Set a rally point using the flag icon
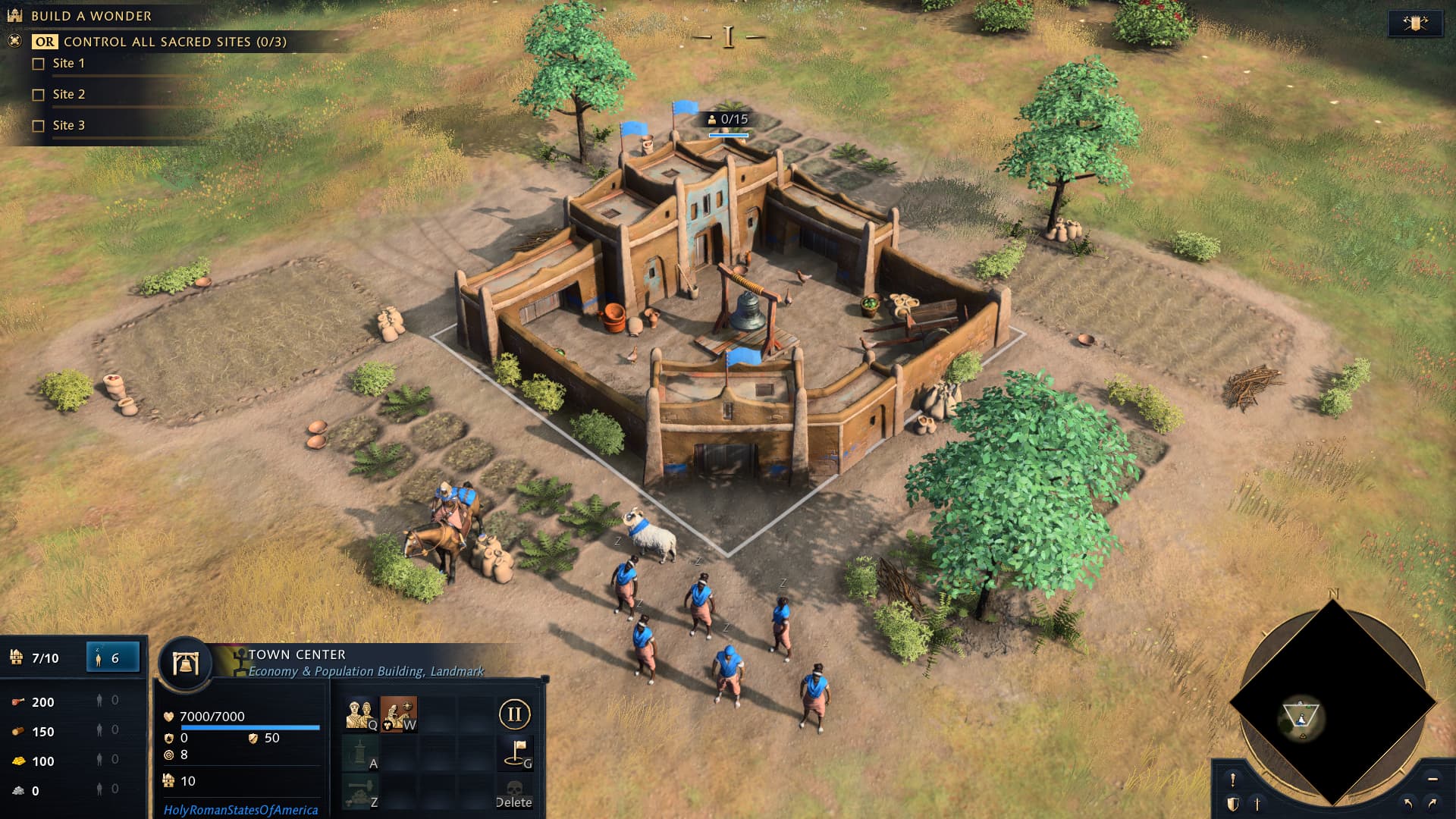 coord(516,753)
